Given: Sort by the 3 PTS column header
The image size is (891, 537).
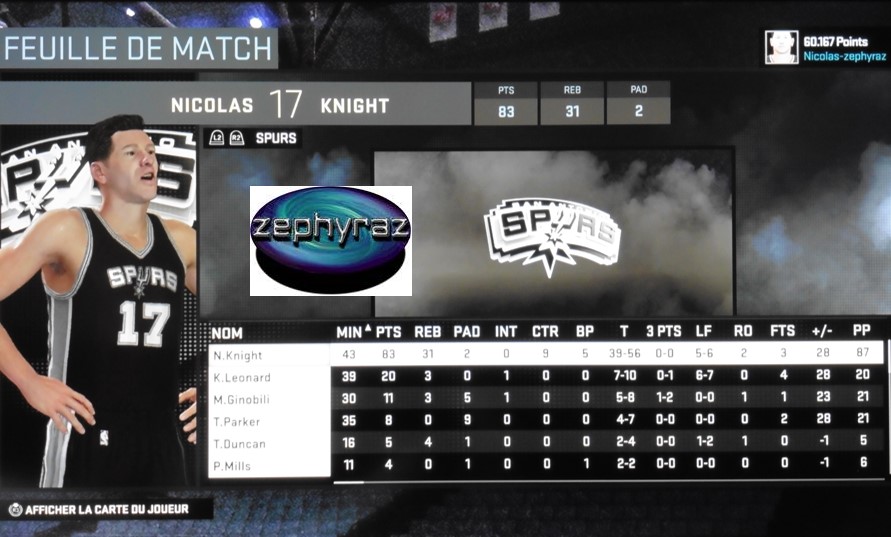Looking at the screenshot, I should click(x=663, y=332).
